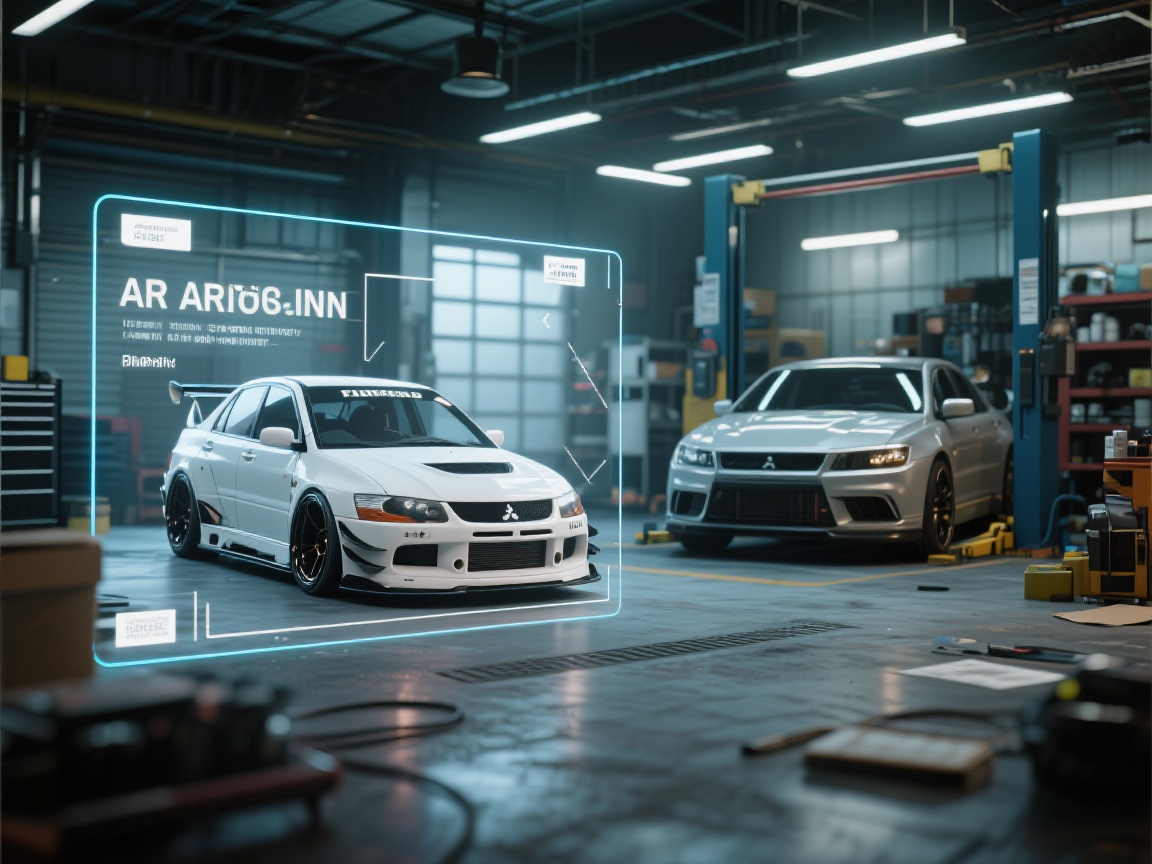Click the small left chevron arrow on hologram

[x=546, y=321]
